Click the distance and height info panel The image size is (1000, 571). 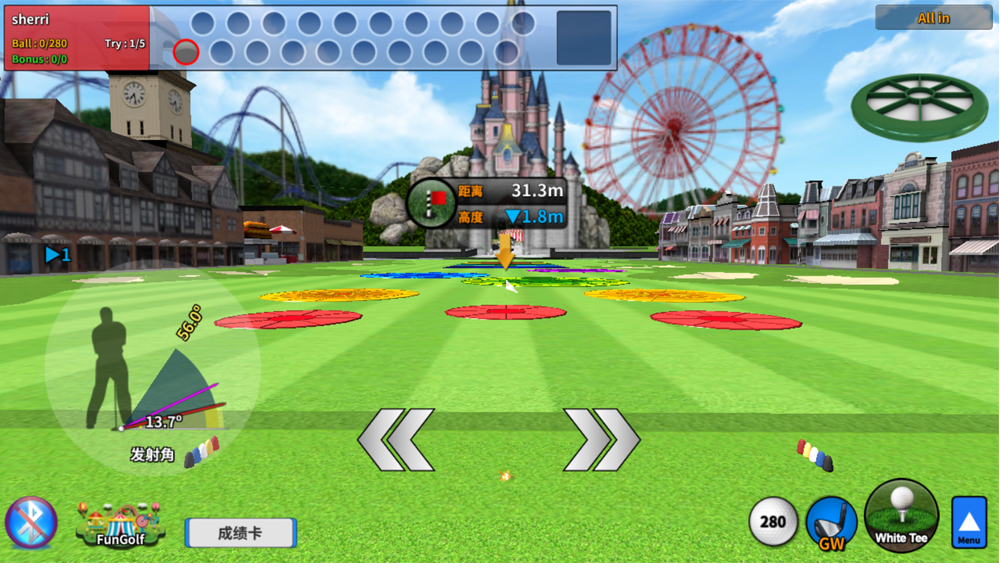click(488, 203)
